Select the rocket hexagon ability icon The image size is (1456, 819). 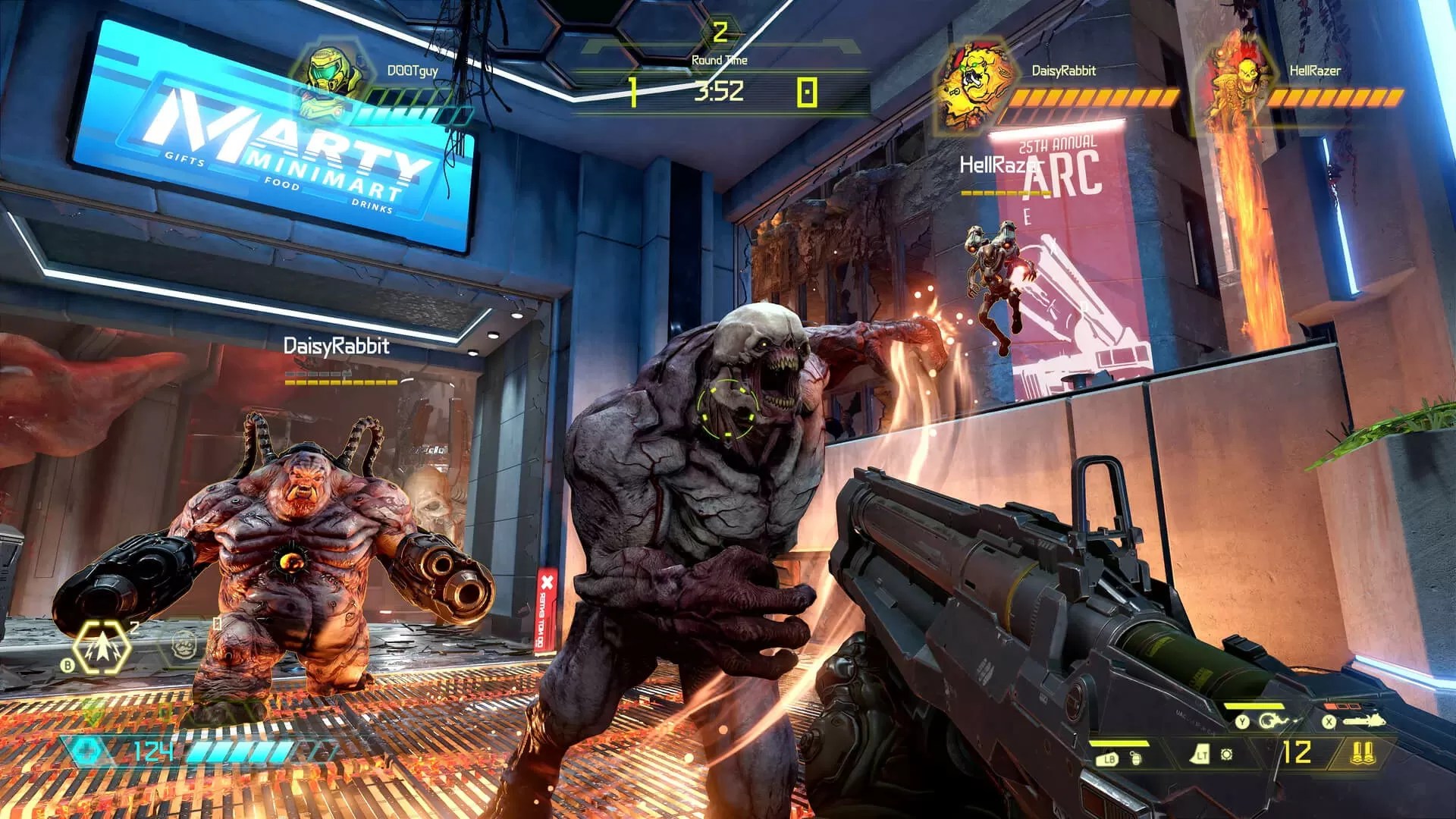tap(102, 649)
